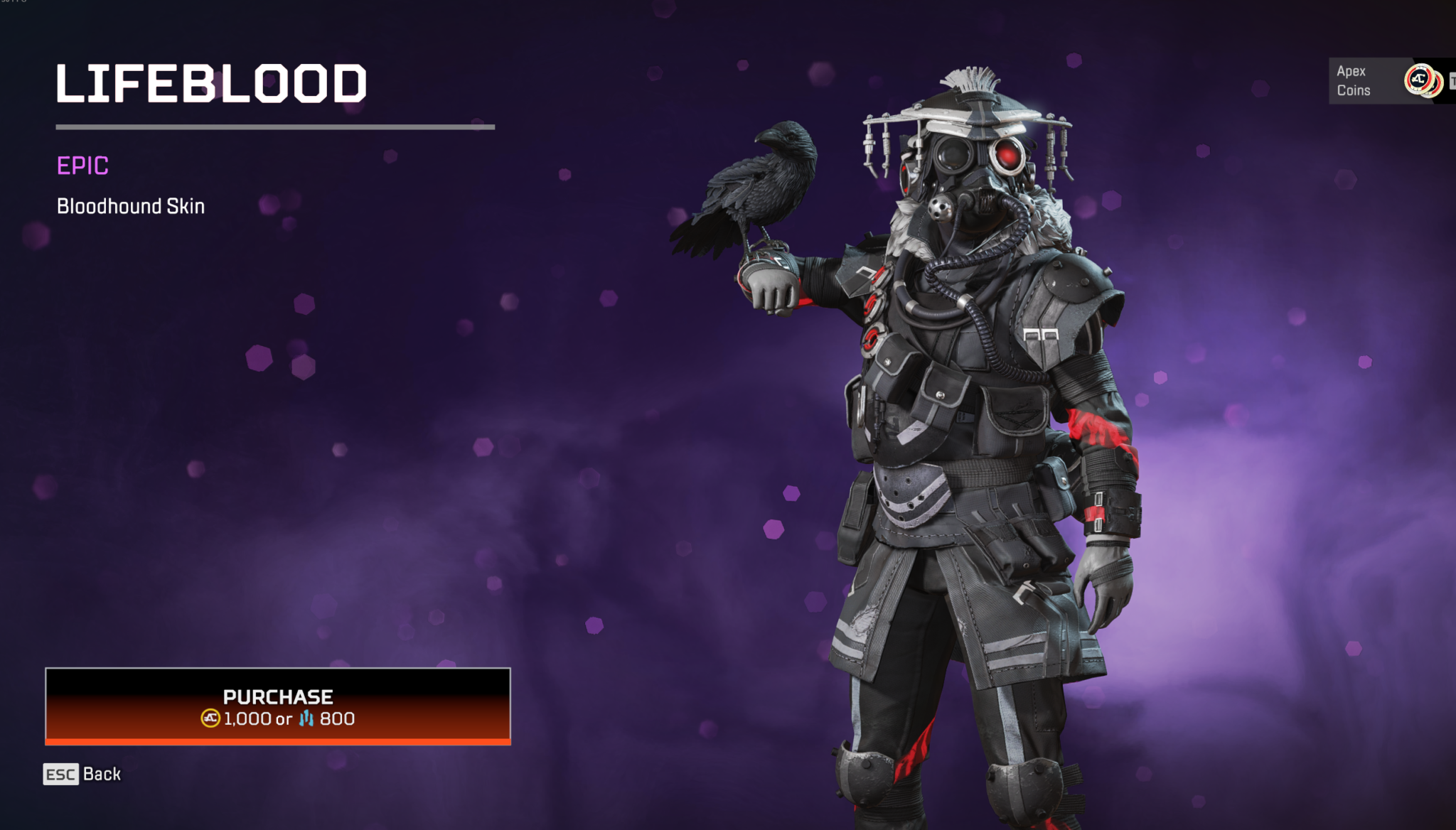Click the LIFEBLOOD skin title
This screenshot has height=830, width=1456.
click(211, 84)
